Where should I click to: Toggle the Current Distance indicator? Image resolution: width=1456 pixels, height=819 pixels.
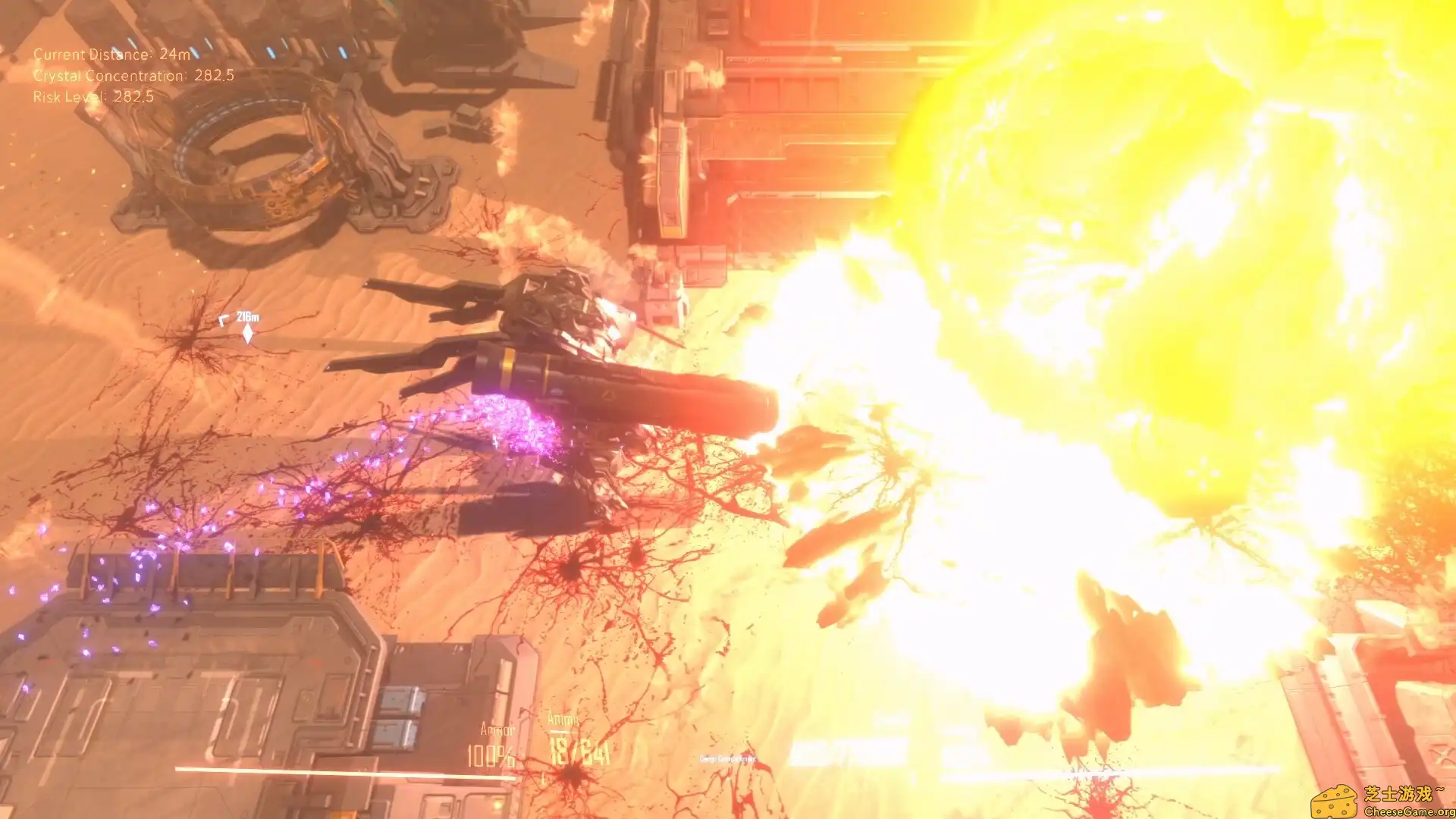[114, 55]
